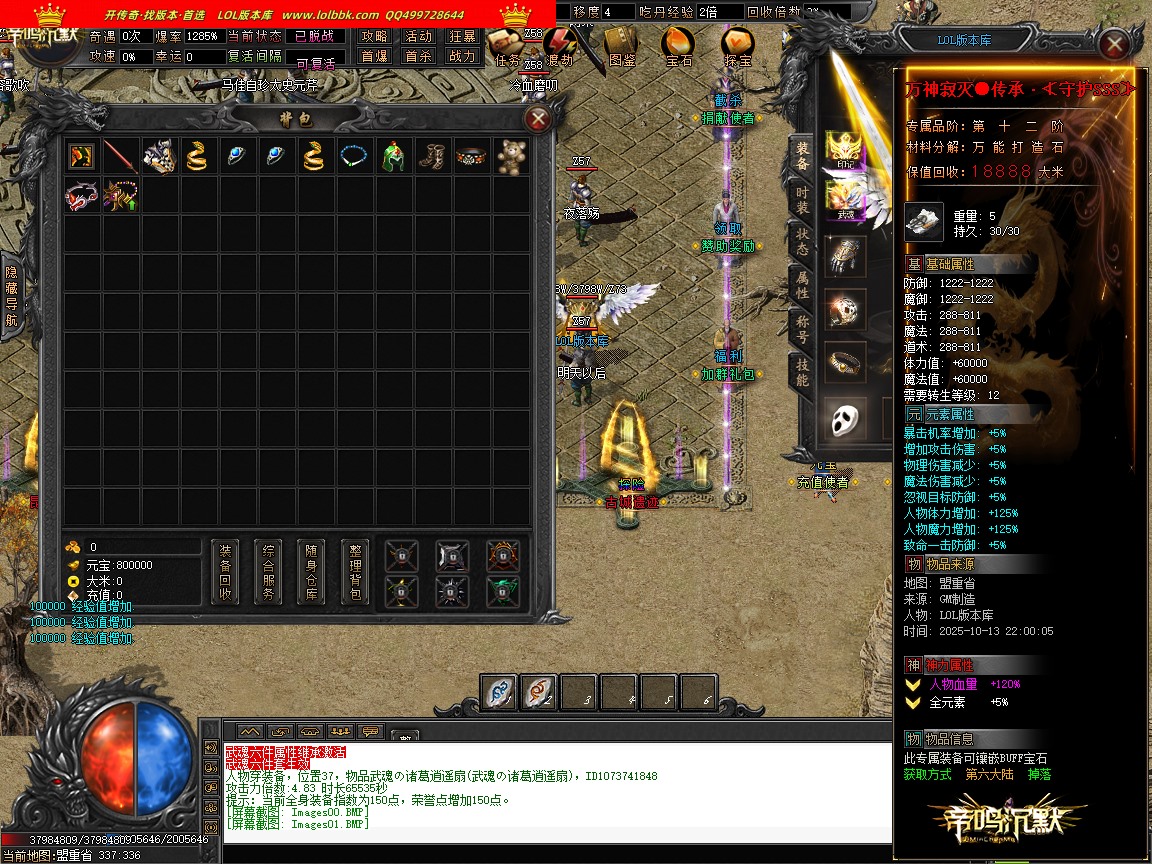Viewport: 1152px width, 864px height.
Task: Choose the blue bead necklace item
Action: (354, 157)
